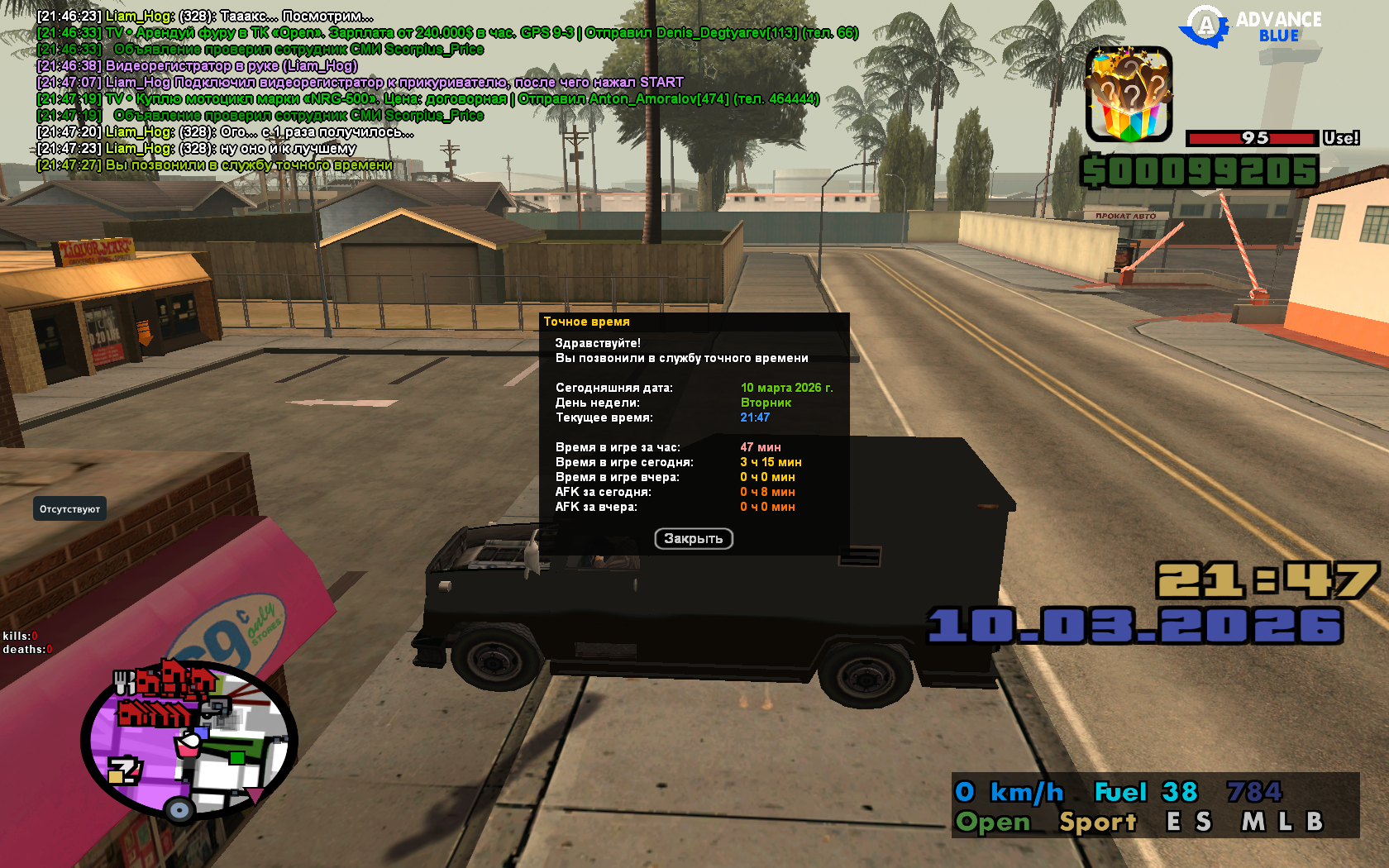The image size is (1389, 868).
Task: Close the exact time dialog
Action: (694, 539)
